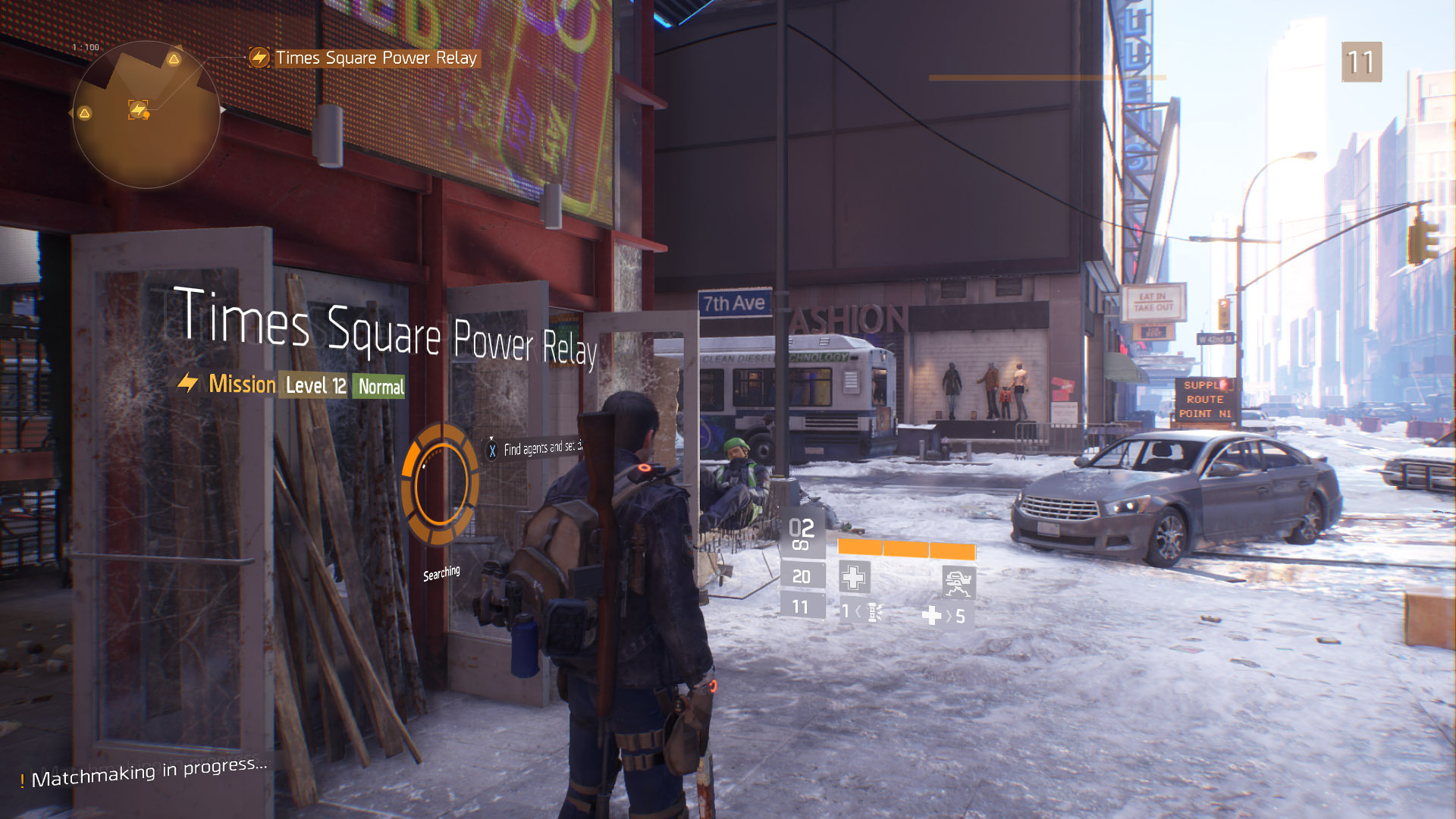Click the circular minimap
Viewport: 1456px width, 819px height.
[146, 114]
